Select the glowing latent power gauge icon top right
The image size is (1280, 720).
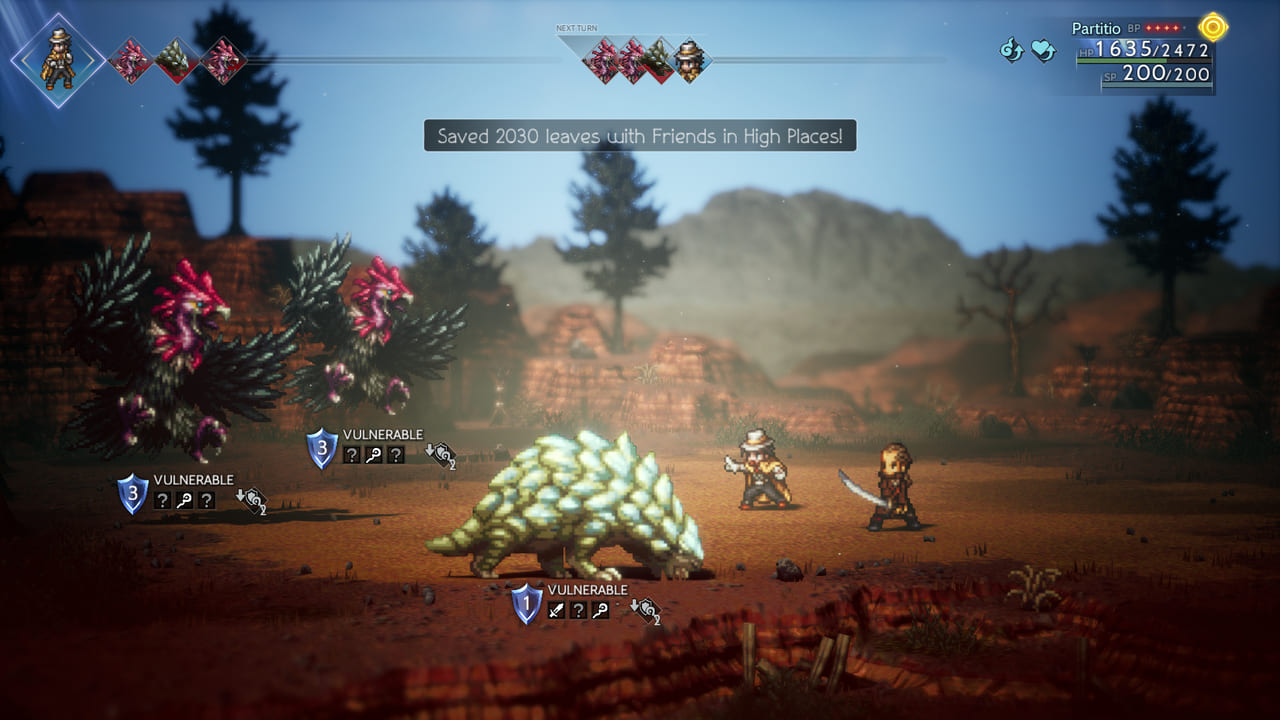click(x=1212, y=27)
